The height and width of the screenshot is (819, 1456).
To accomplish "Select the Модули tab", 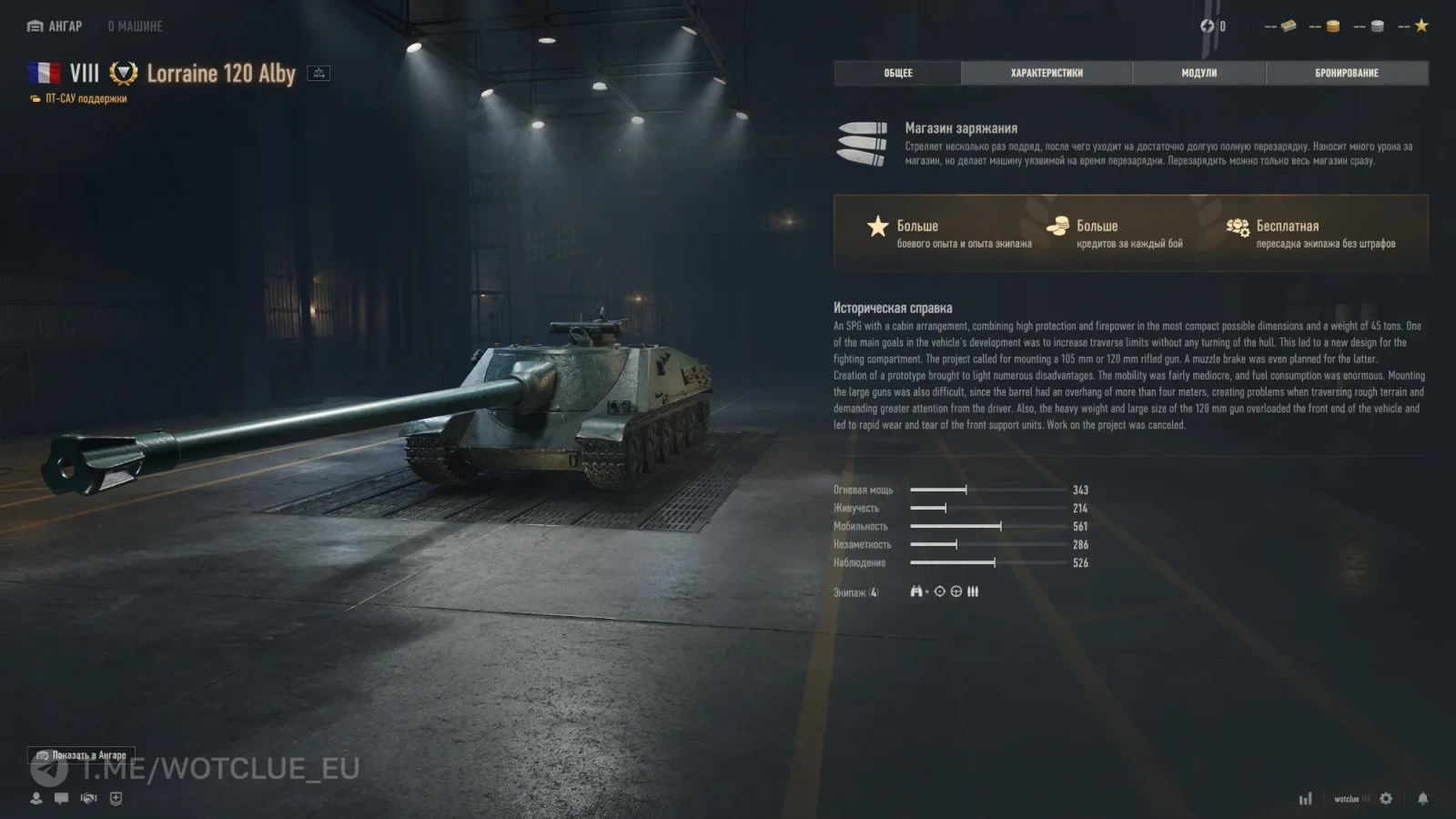I will [1198, 73].
